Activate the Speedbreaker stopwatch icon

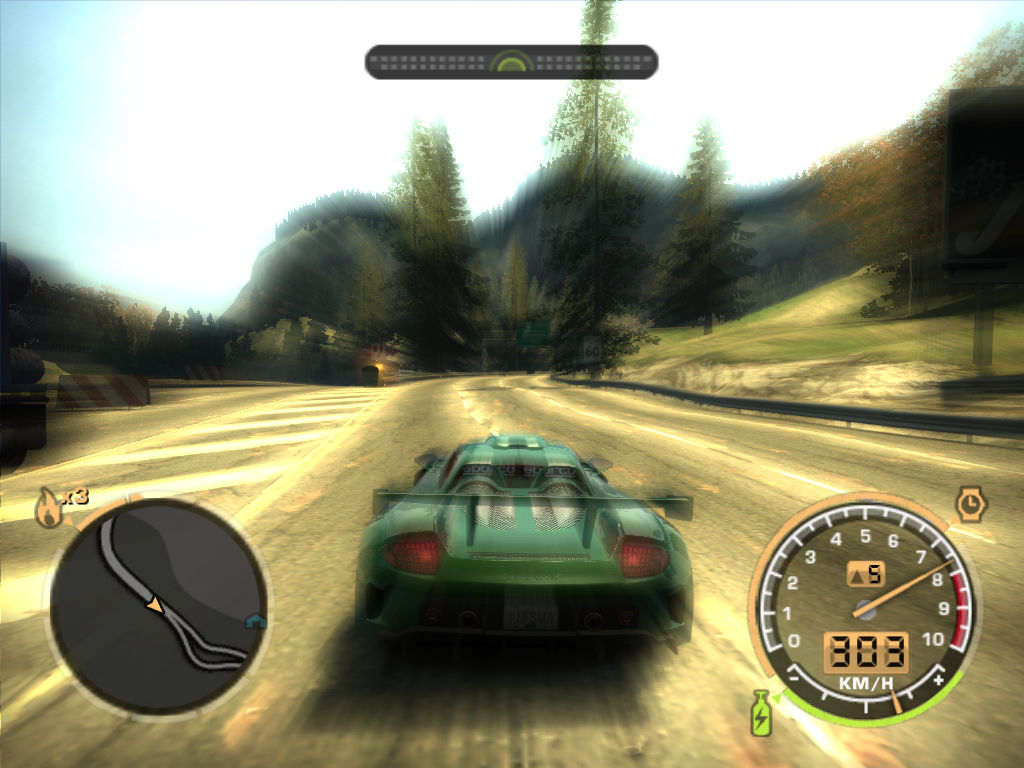click(x=971, y=504)
